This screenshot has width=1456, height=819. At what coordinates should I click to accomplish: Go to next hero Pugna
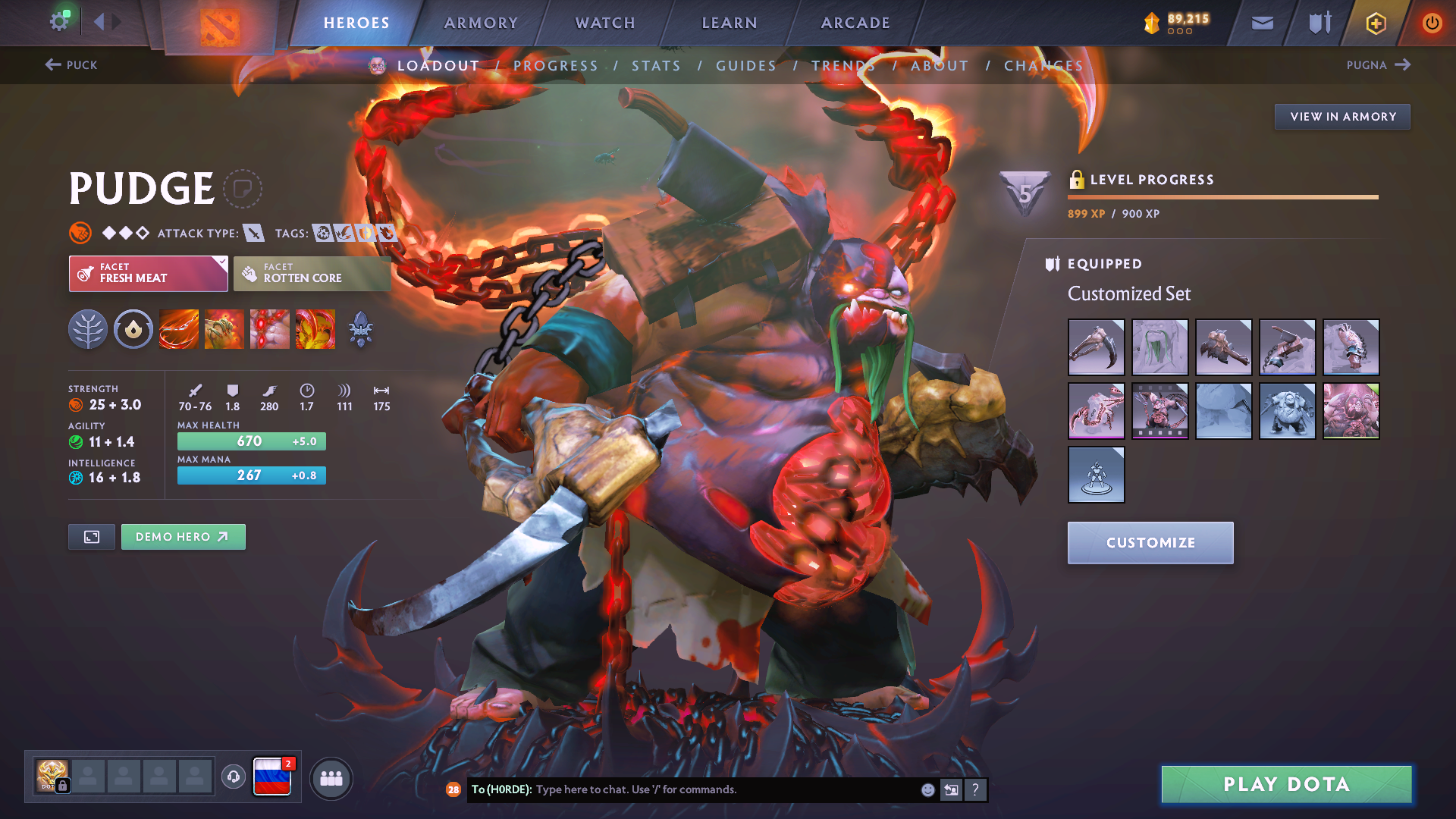point(1378,65)
